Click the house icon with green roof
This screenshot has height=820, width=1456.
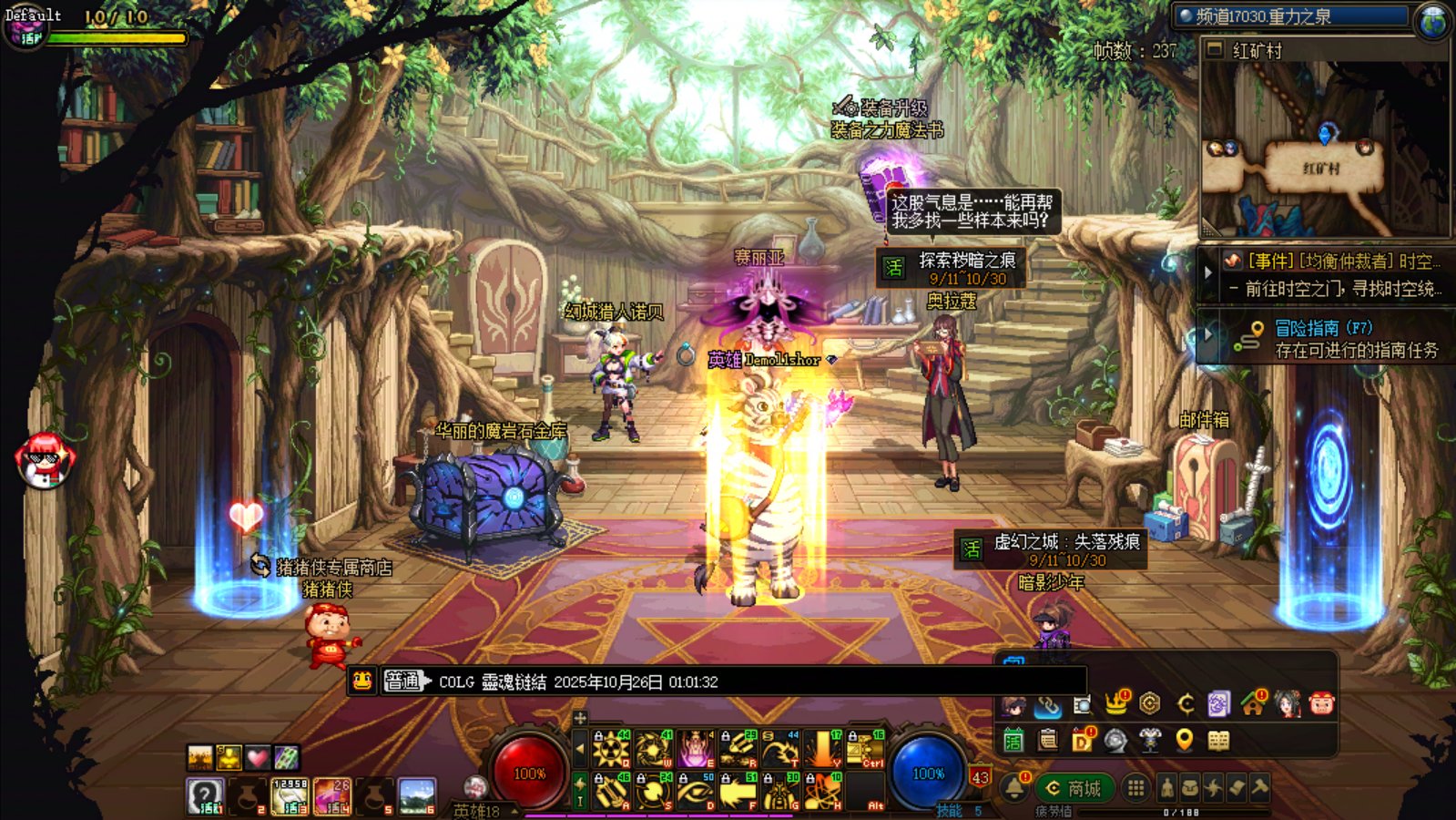(x=1253, y=703)
